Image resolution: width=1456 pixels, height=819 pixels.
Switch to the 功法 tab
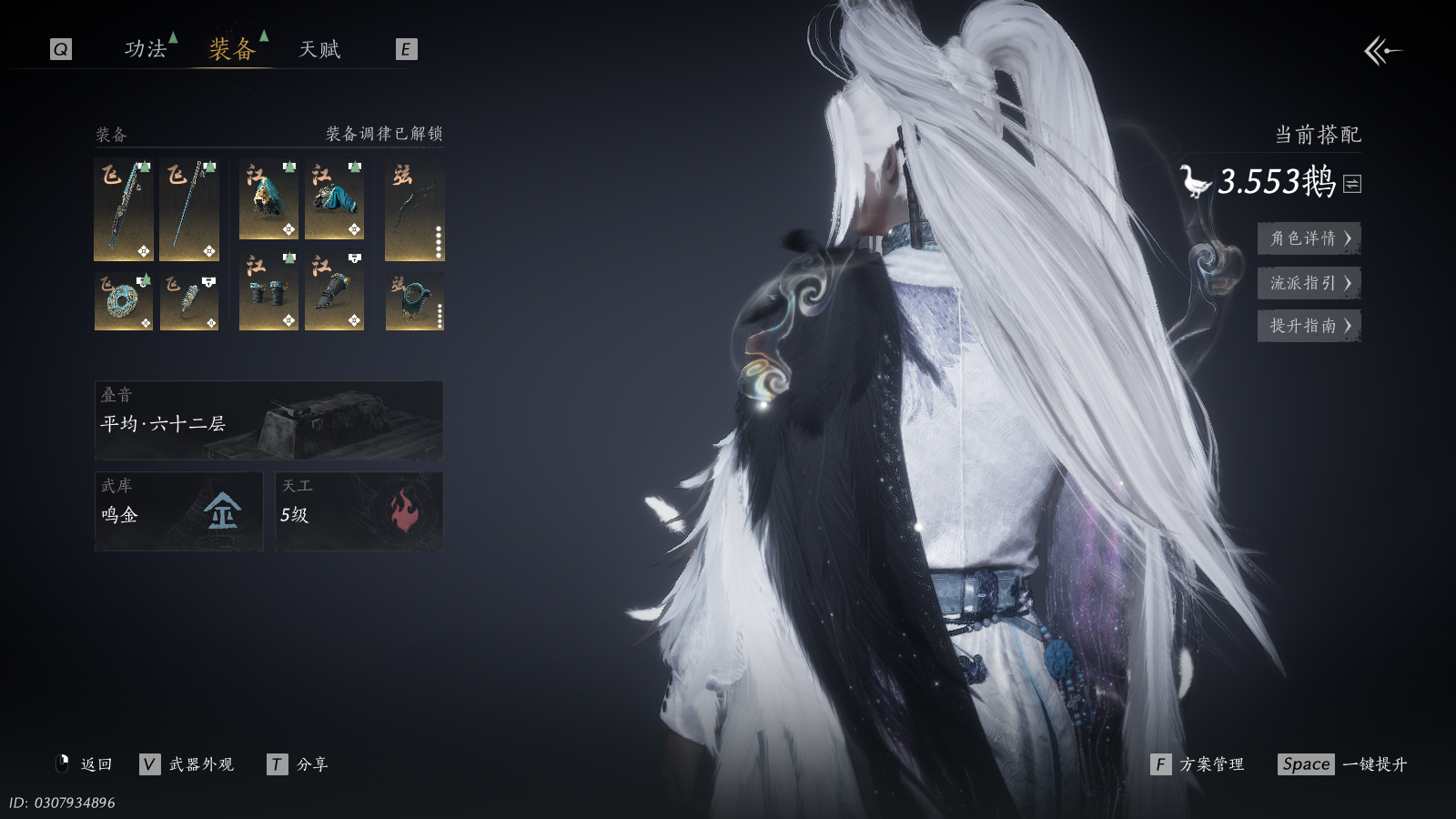[x=146, y=49]
